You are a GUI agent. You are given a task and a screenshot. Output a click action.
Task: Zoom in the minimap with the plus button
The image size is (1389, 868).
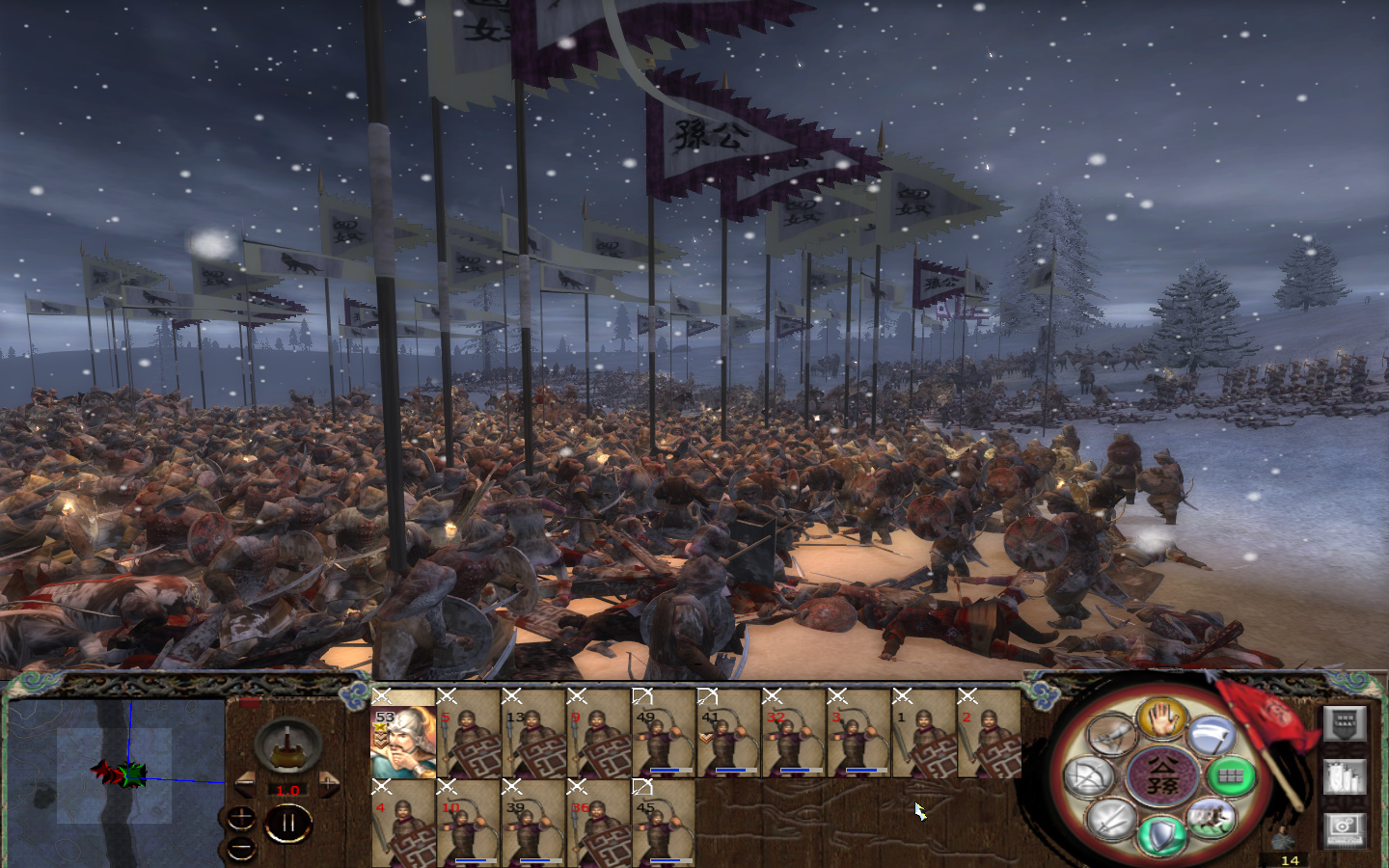(241, 817)
